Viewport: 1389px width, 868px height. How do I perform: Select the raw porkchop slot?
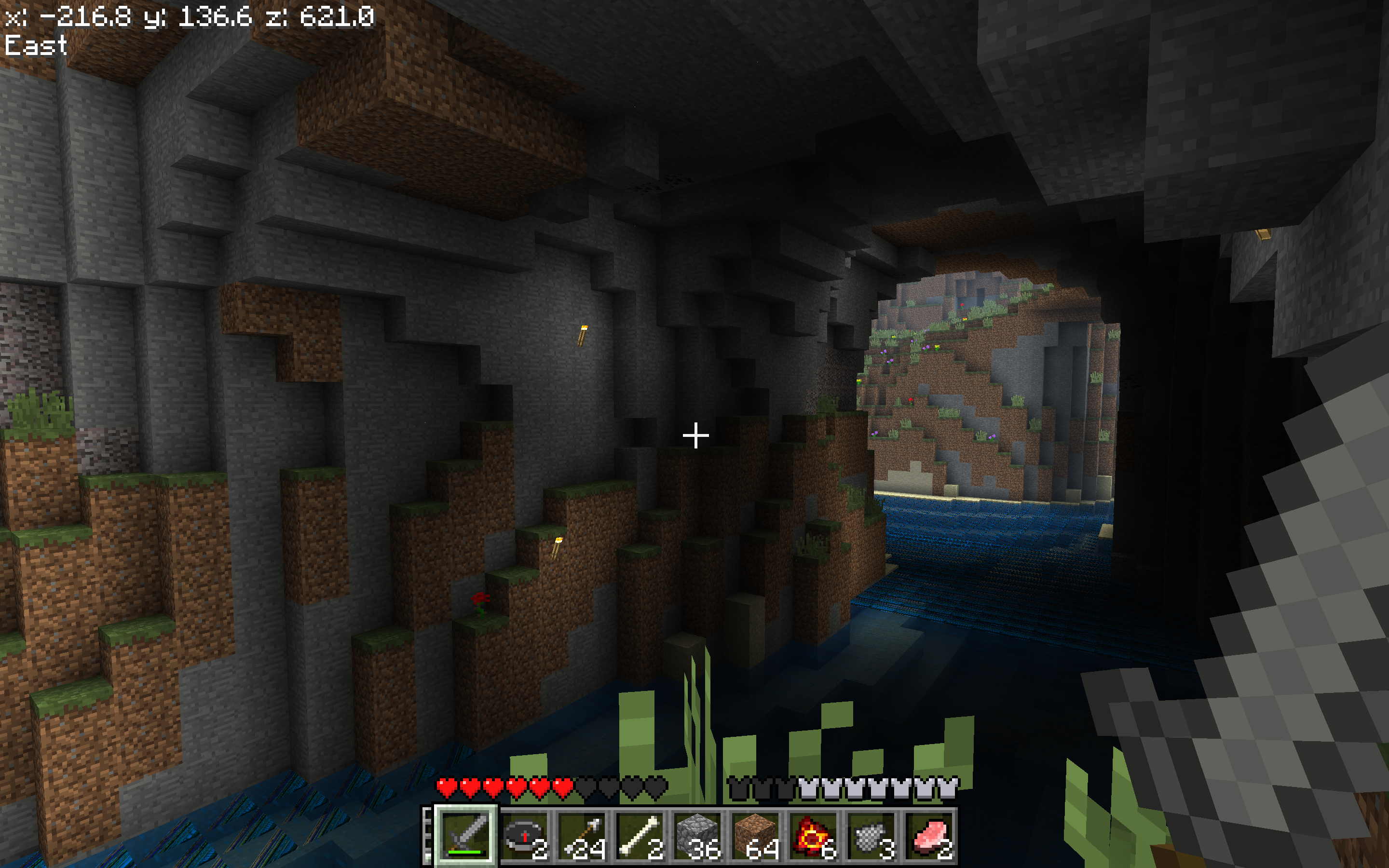(930, 836)
